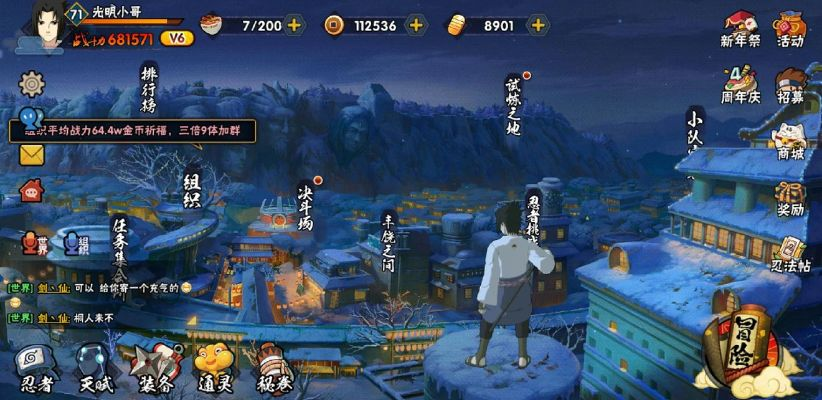Open the 新年祭 event icon
Screen dimensions: 822x400
tap(740, 27)
